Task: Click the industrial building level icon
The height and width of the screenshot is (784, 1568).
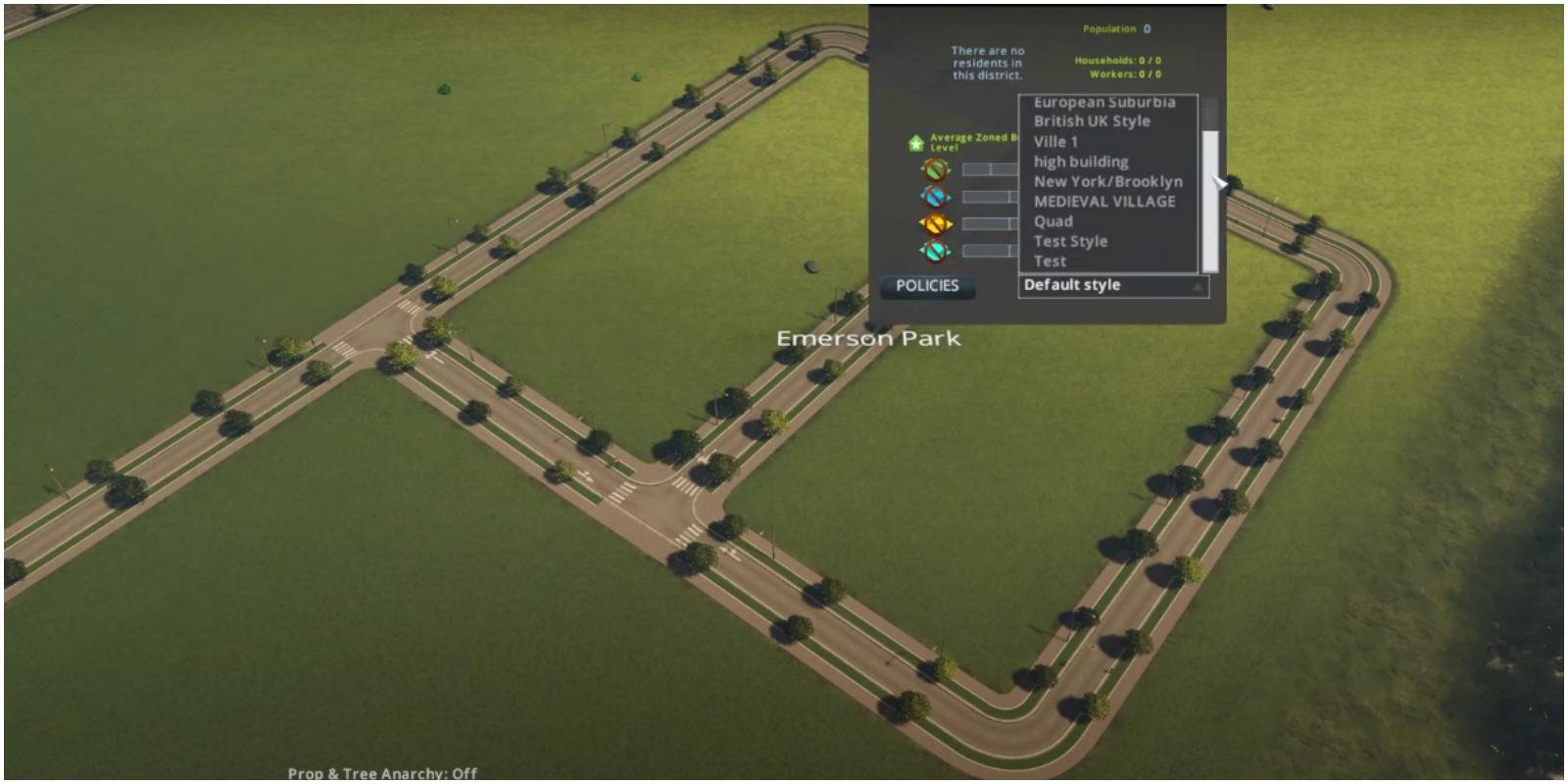Action: [938, 222]
